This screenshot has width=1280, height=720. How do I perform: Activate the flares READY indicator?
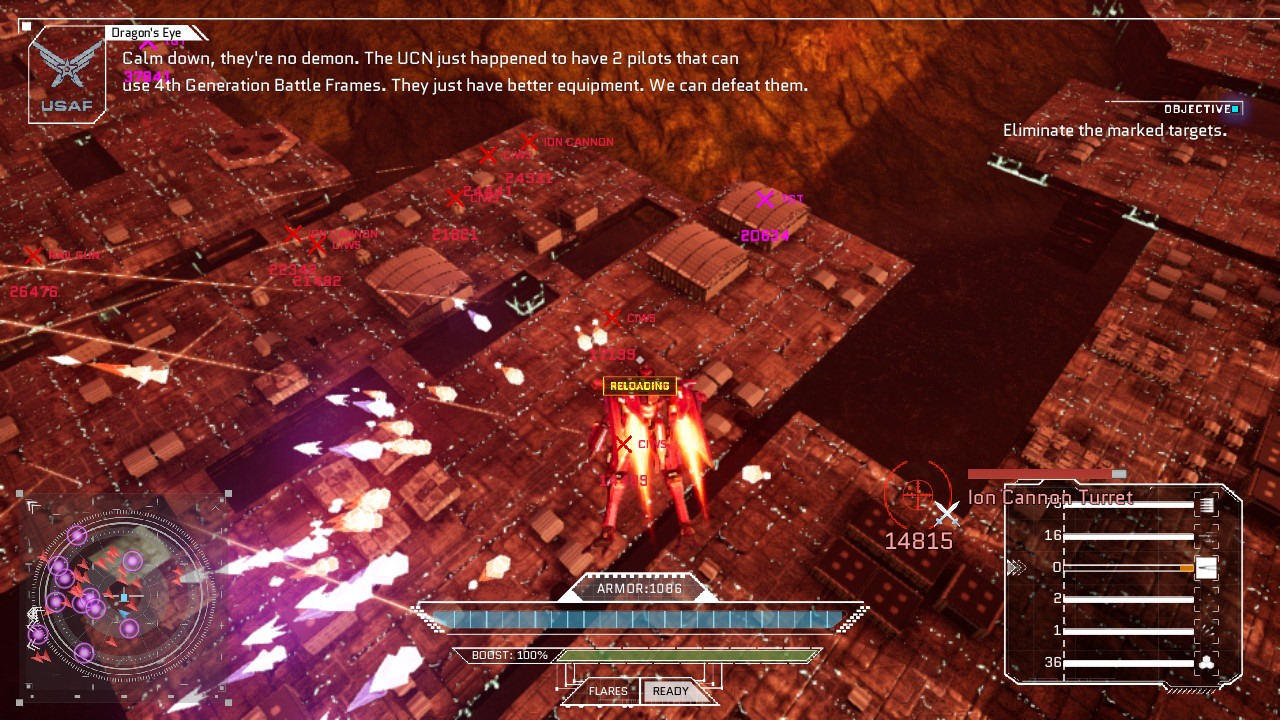[670, 691]
